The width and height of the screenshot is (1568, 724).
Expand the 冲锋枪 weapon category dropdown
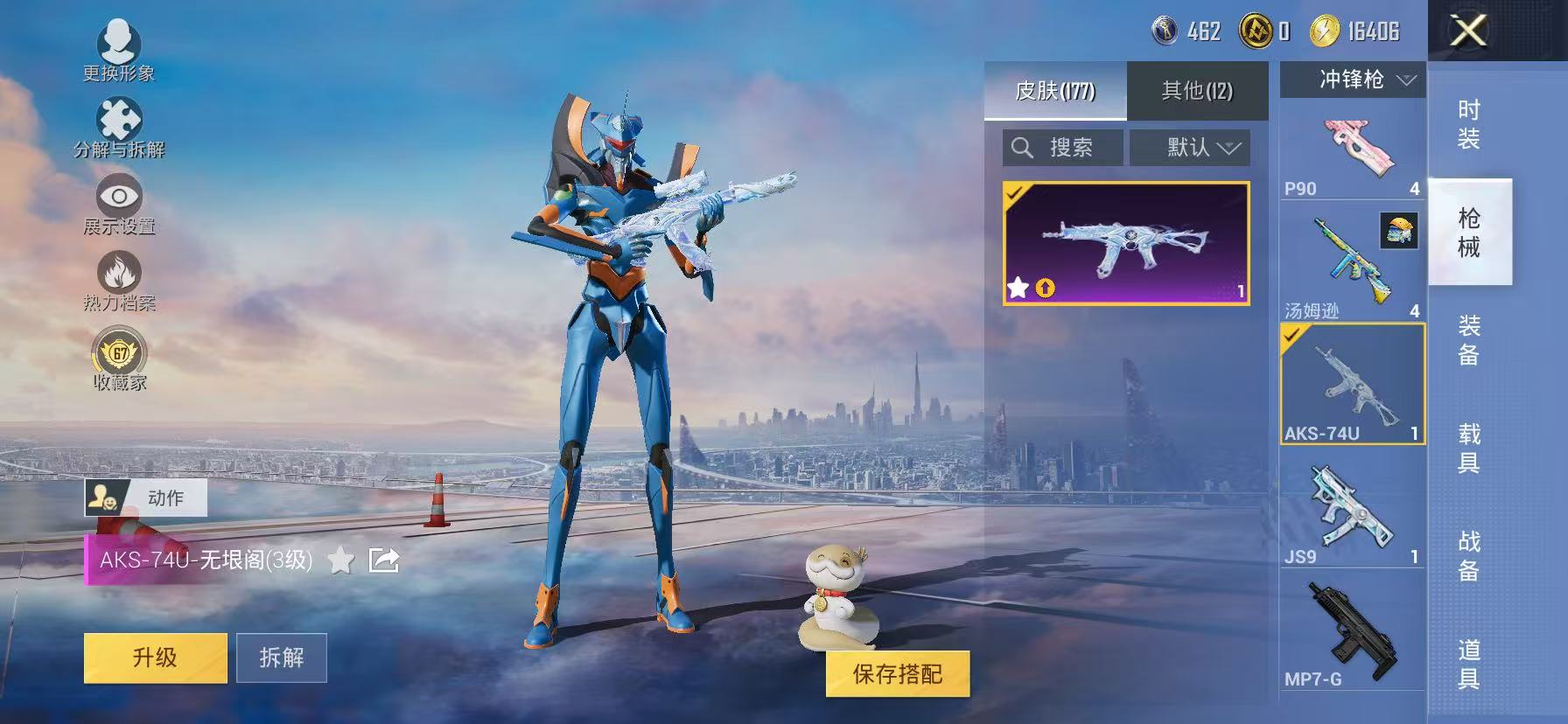click(1352, 80)
